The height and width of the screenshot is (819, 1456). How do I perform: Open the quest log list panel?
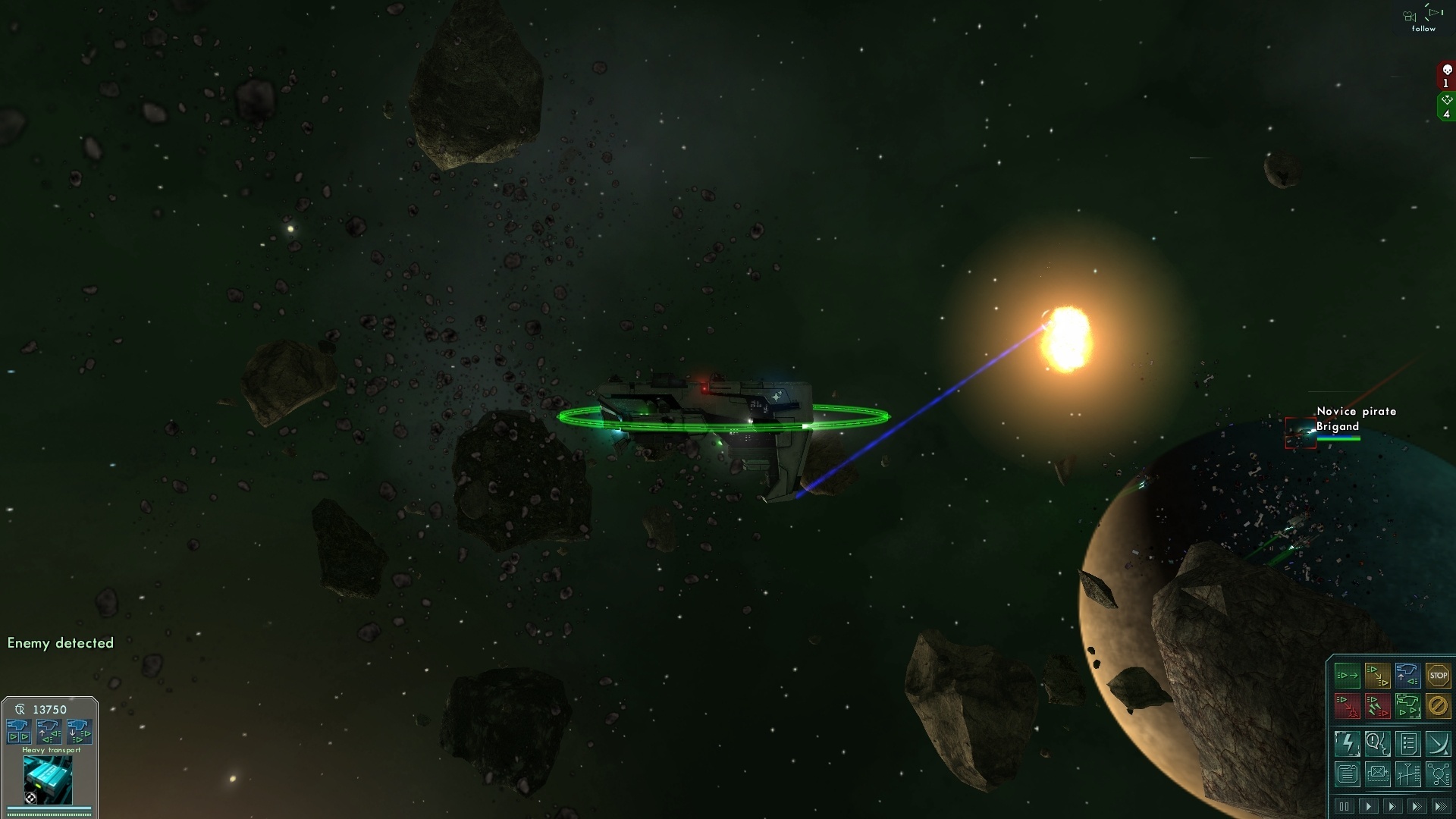1408,744
